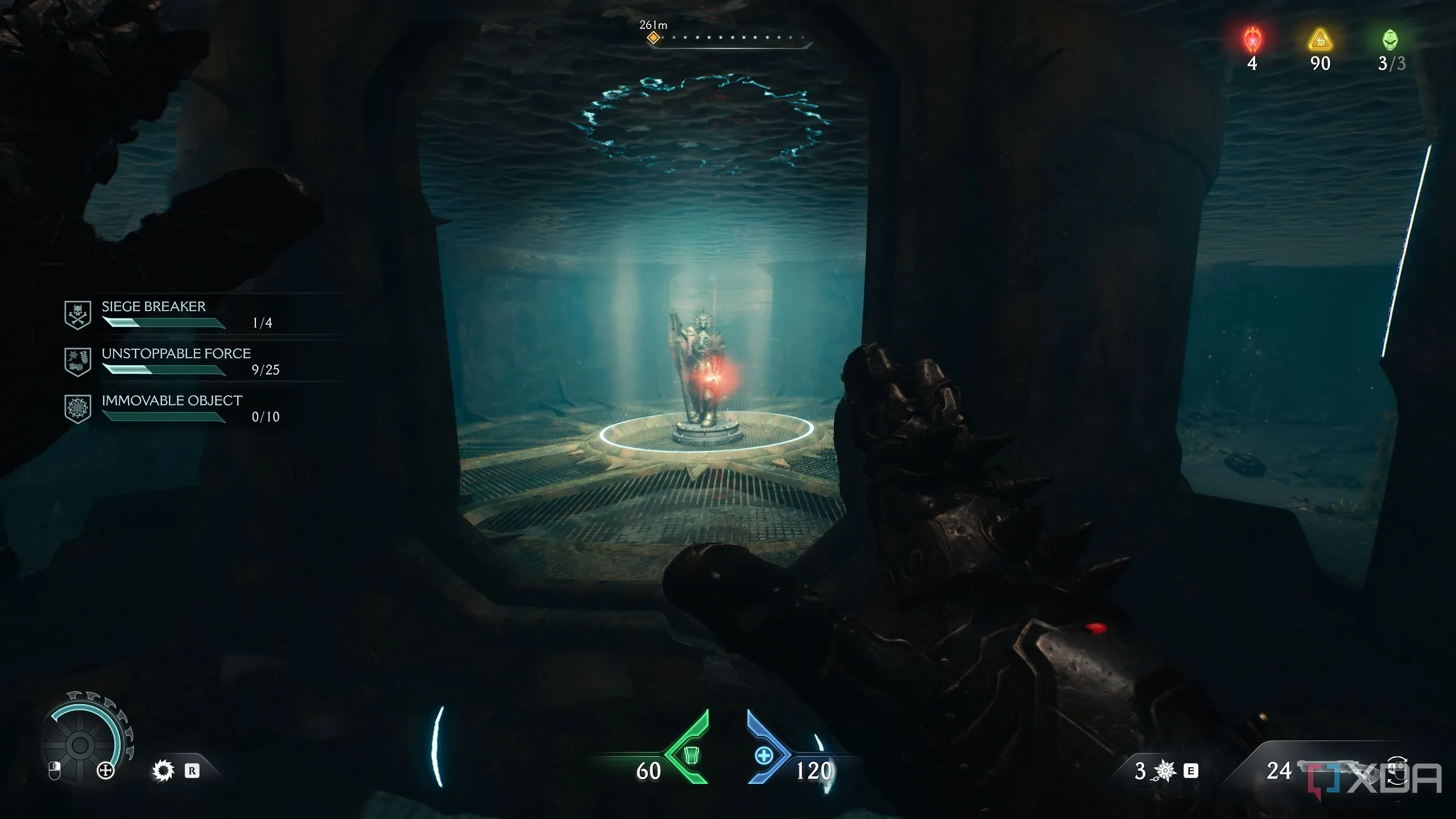Open the Unstoppable Force challenge entry
This screenshot has width=1456, height=819.
coord(176,361)
